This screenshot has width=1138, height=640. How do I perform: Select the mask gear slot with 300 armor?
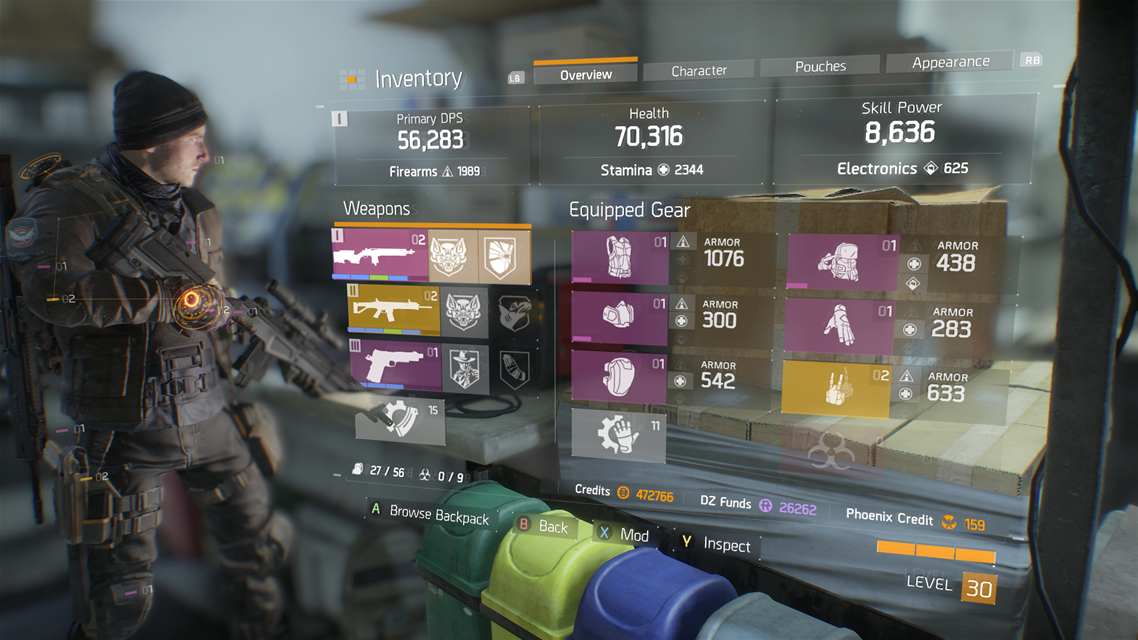pos(619,318)
